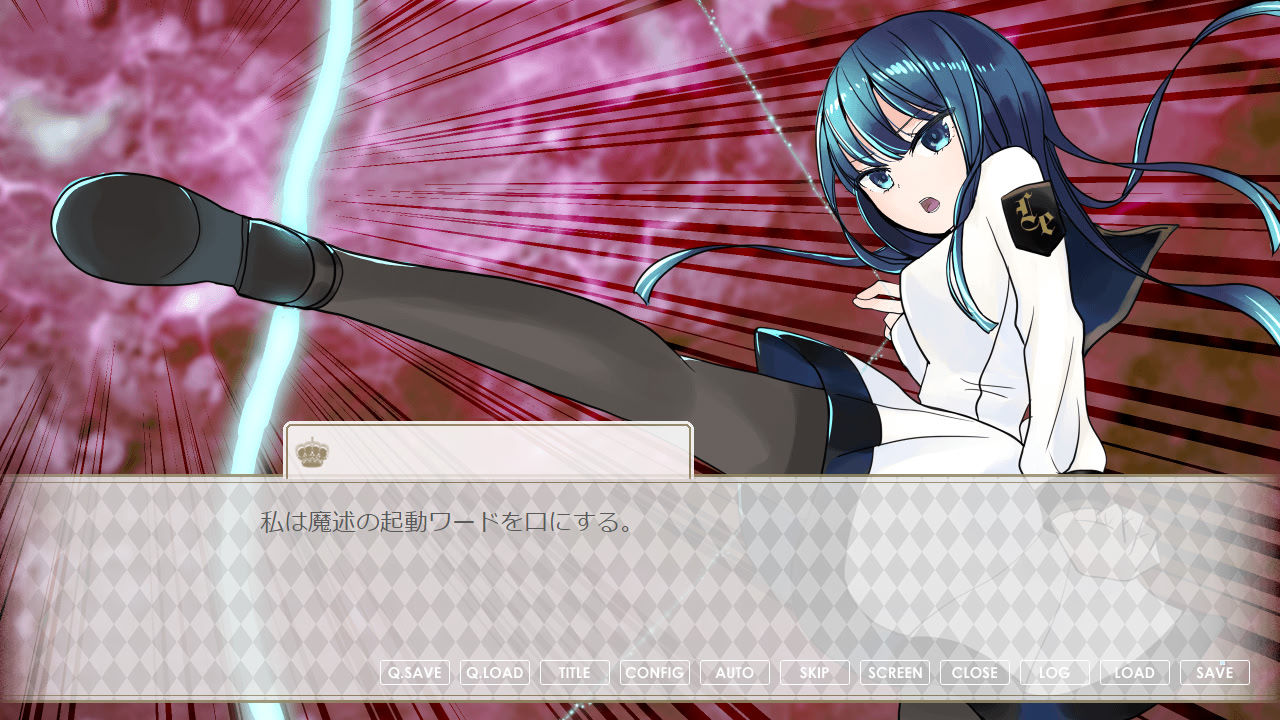Click the crown icon on the name plate
The image size is (1280, 720).
tap(313, 450)
